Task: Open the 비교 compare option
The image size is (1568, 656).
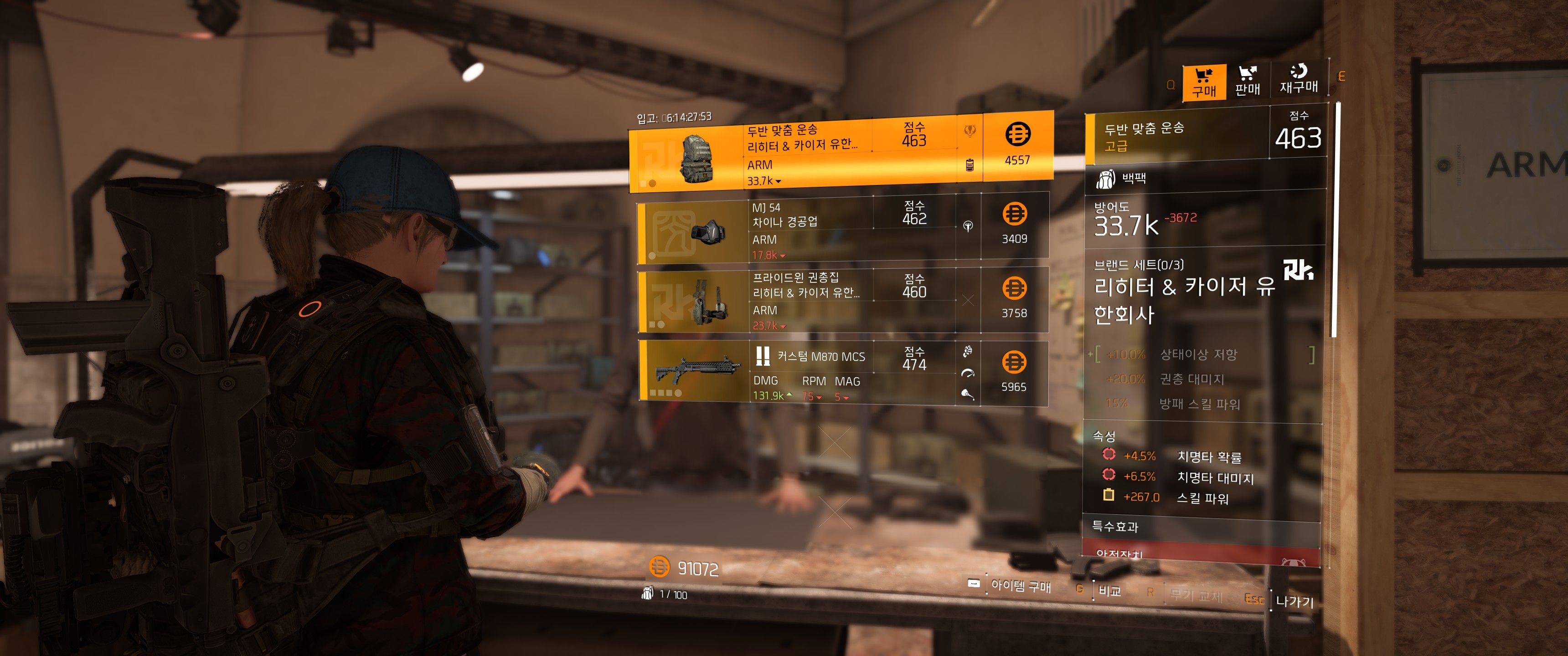Action: [1109, 590]
